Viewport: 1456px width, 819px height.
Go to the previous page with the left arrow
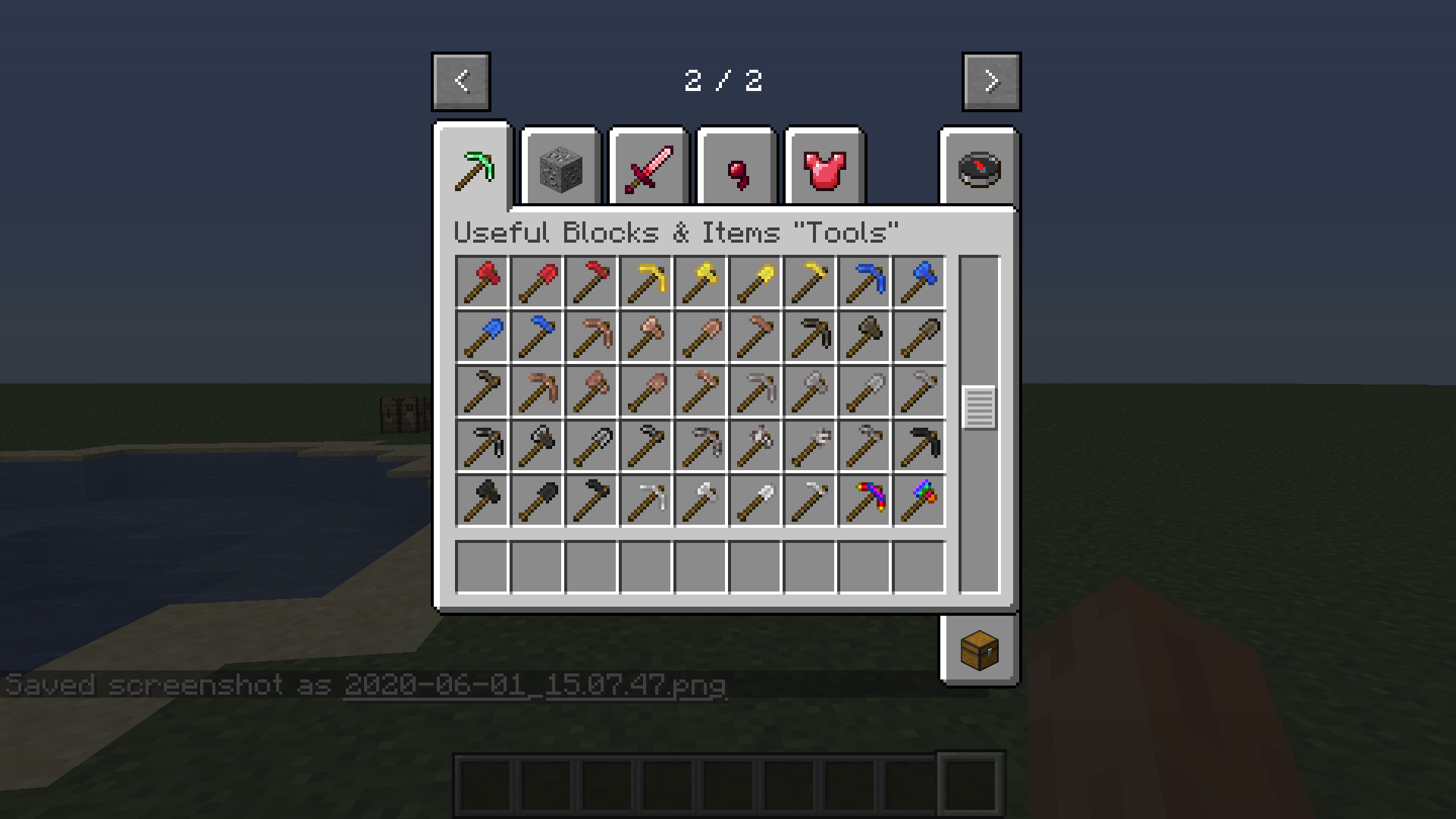coord(460,81)
